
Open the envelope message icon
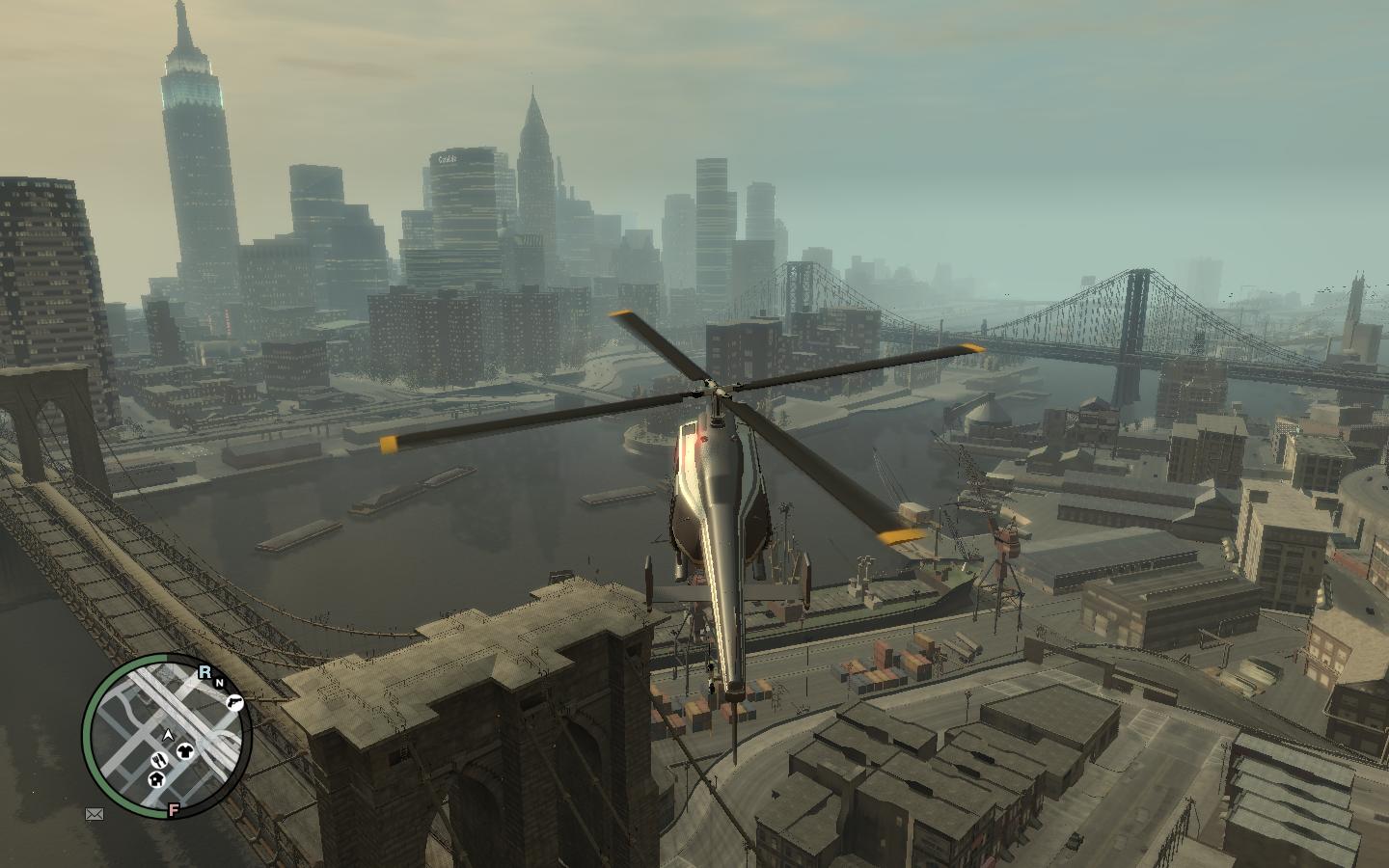95,814
